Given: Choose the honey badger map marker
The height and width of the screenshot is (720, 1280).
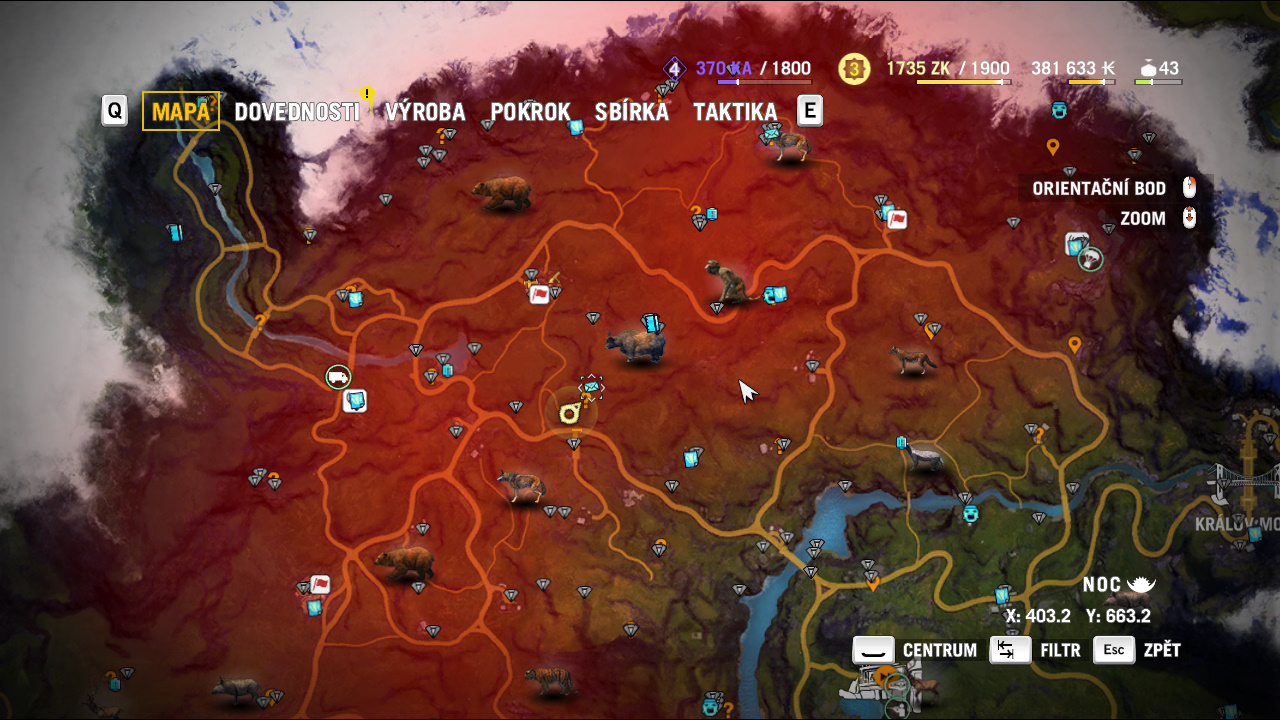Looking at the screenshot, I should pos(922,458).
